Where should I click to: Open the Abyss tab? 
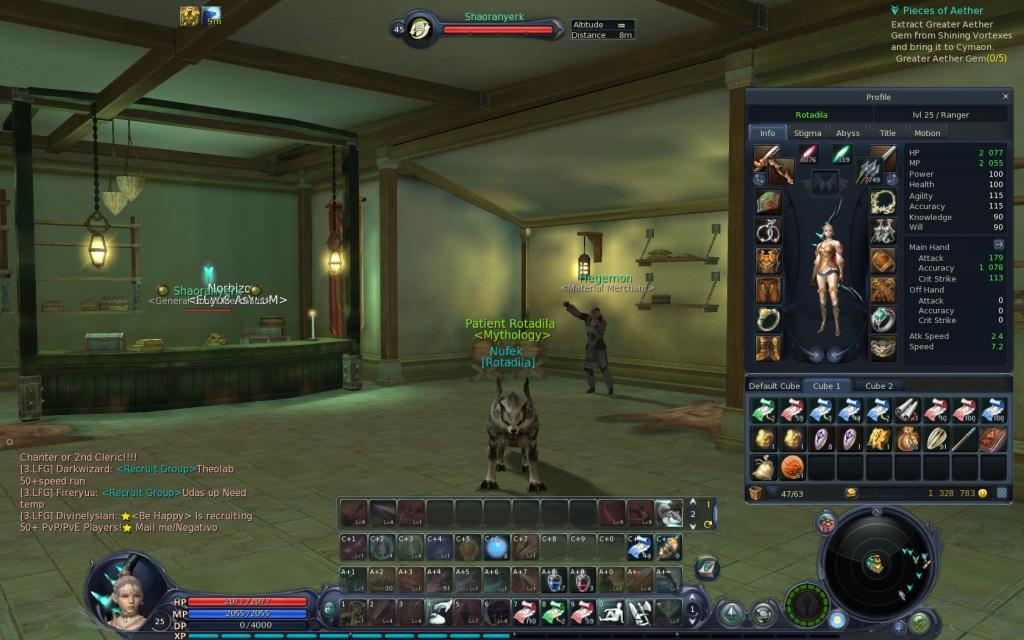point(847,133)
